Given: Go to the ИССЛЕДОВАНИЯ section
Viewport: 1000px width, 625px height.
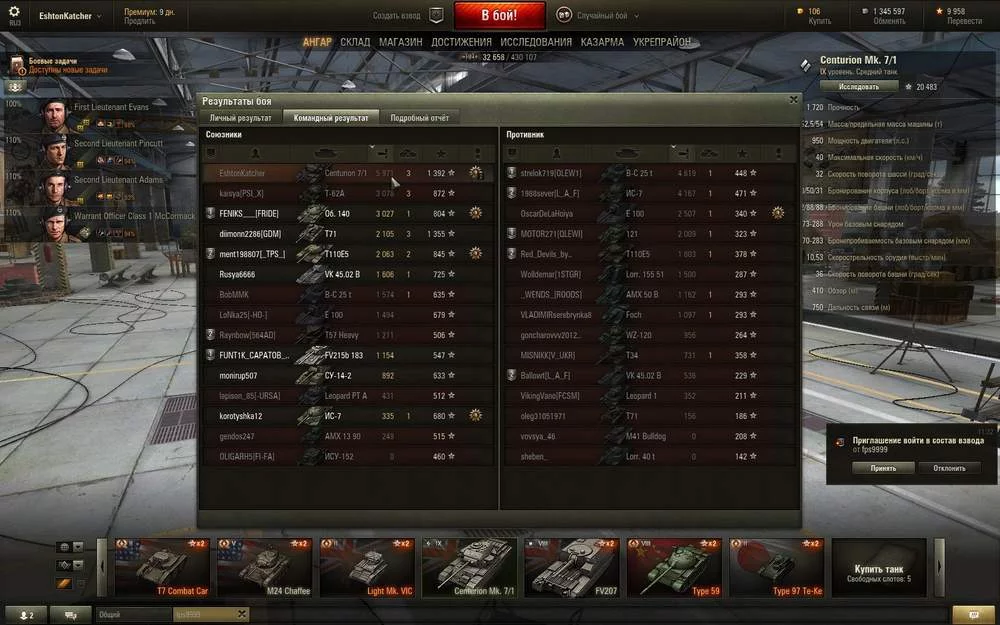Looking at the screenshot, I should pos(536,42).
